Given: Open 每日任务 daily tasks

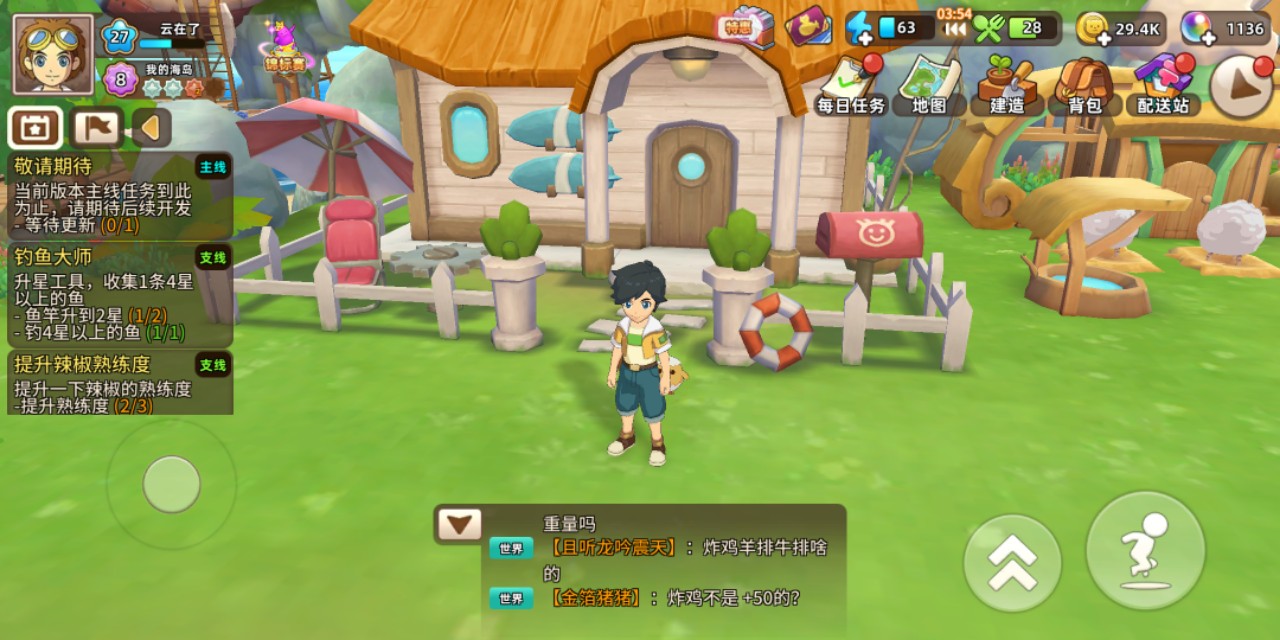Looking at the screenshot, I should (x=851, y=86).
